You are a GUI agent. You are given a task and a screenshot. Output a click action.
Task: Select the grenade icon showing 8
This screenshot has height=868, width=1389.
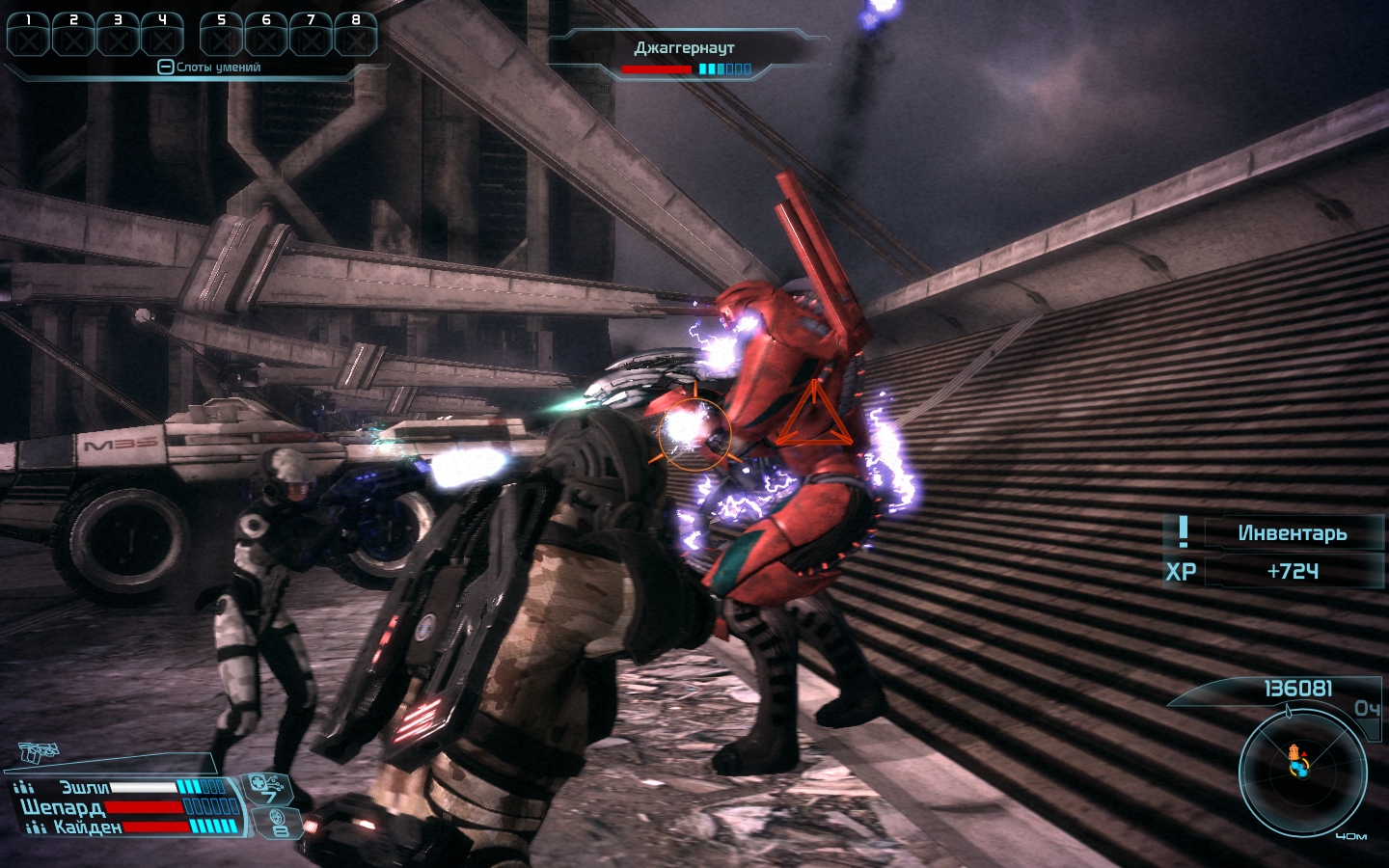click(279, 823)
